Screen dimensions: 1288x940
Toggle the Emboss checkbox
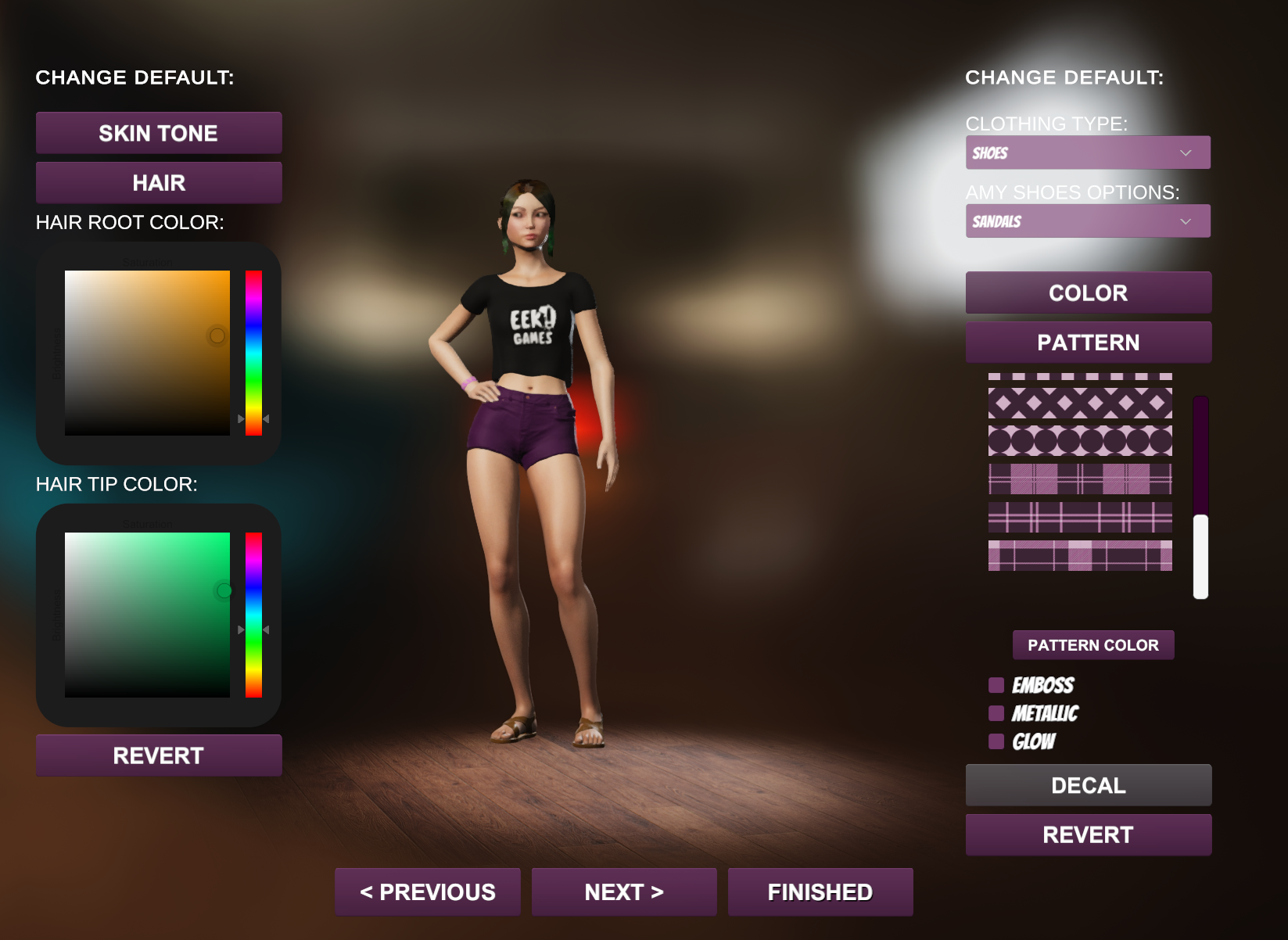pyautogui.click(x=996, y=685)
